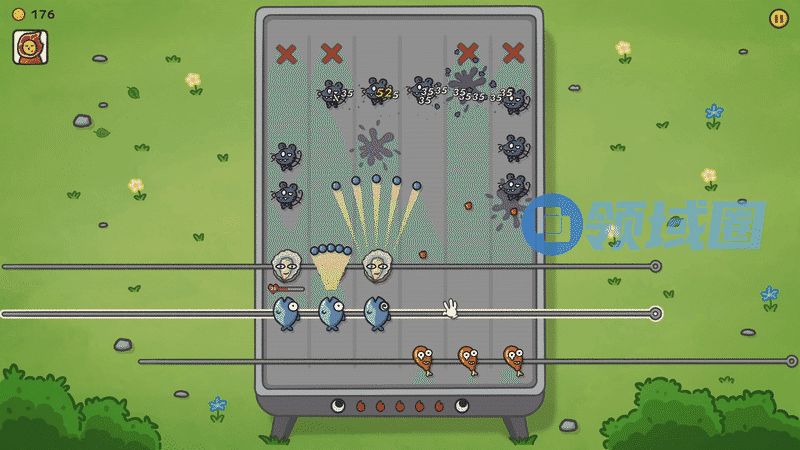Grab the ring handle of the grandma rod

point(655,266)
